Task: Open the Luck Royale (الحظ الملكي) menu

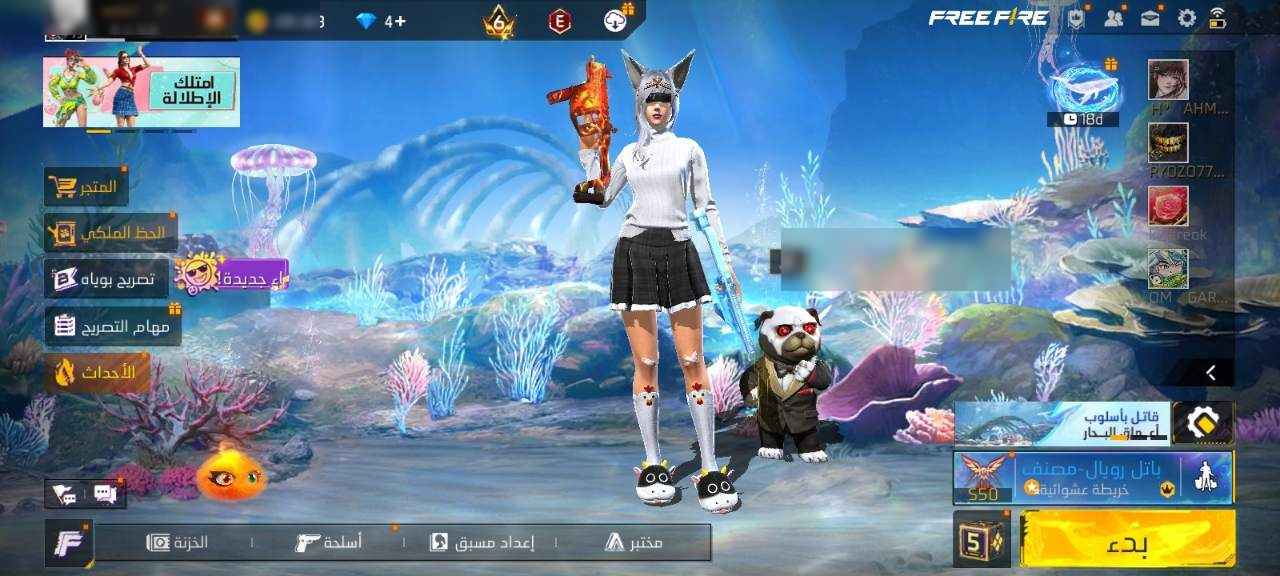Action: pos(110,233)
